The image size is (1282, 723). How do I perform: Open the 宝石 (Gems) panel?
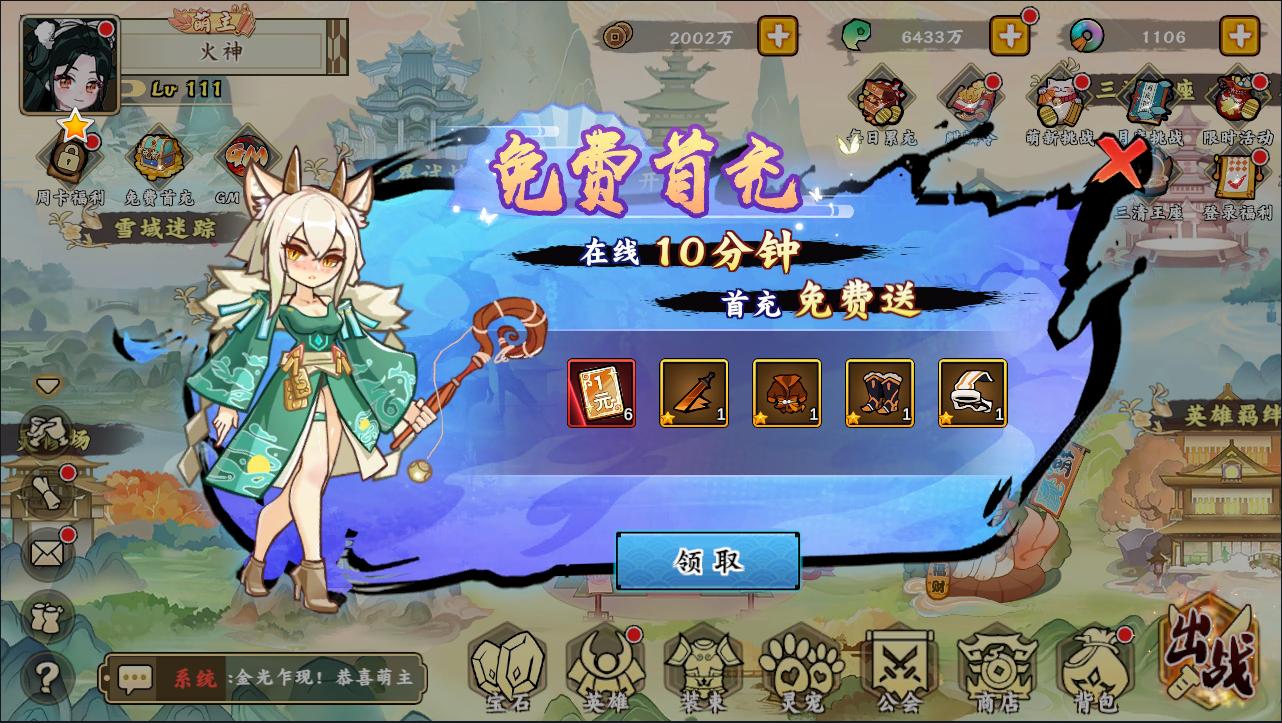[x=509, y=670]
